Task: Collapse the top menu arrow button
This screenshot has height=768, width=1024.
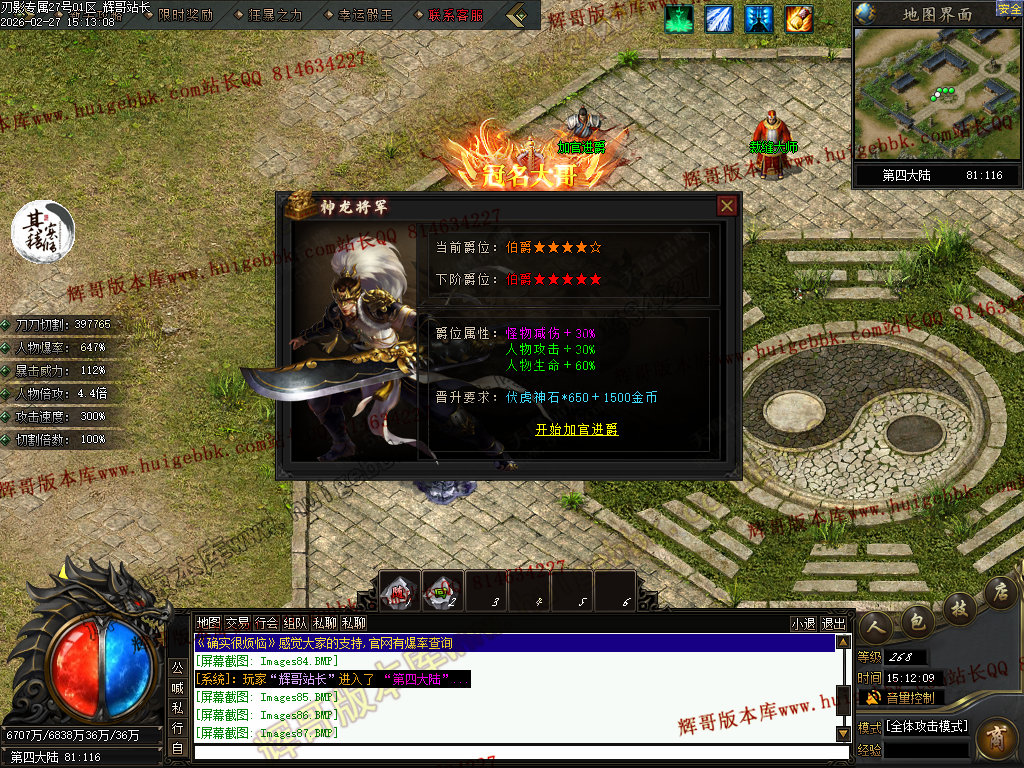Action: [x=517, y=15]
